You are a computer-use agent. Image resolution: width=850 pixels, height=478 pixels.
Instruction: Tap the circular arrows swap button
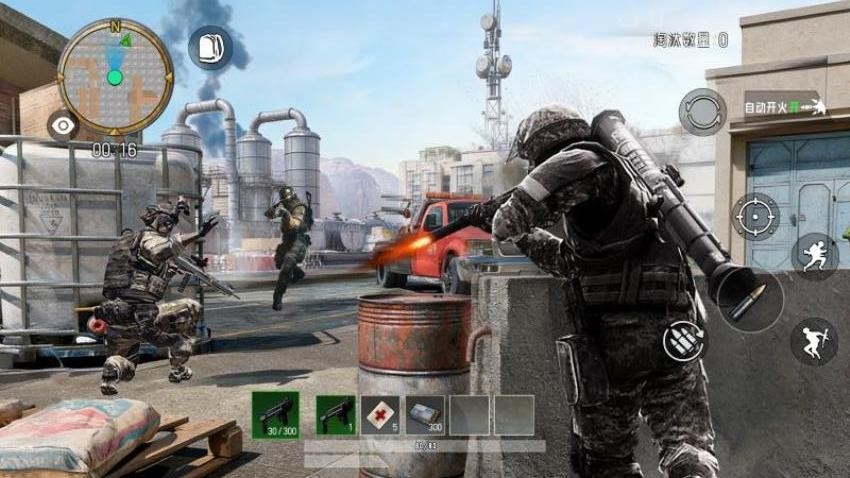pos(702,111)
